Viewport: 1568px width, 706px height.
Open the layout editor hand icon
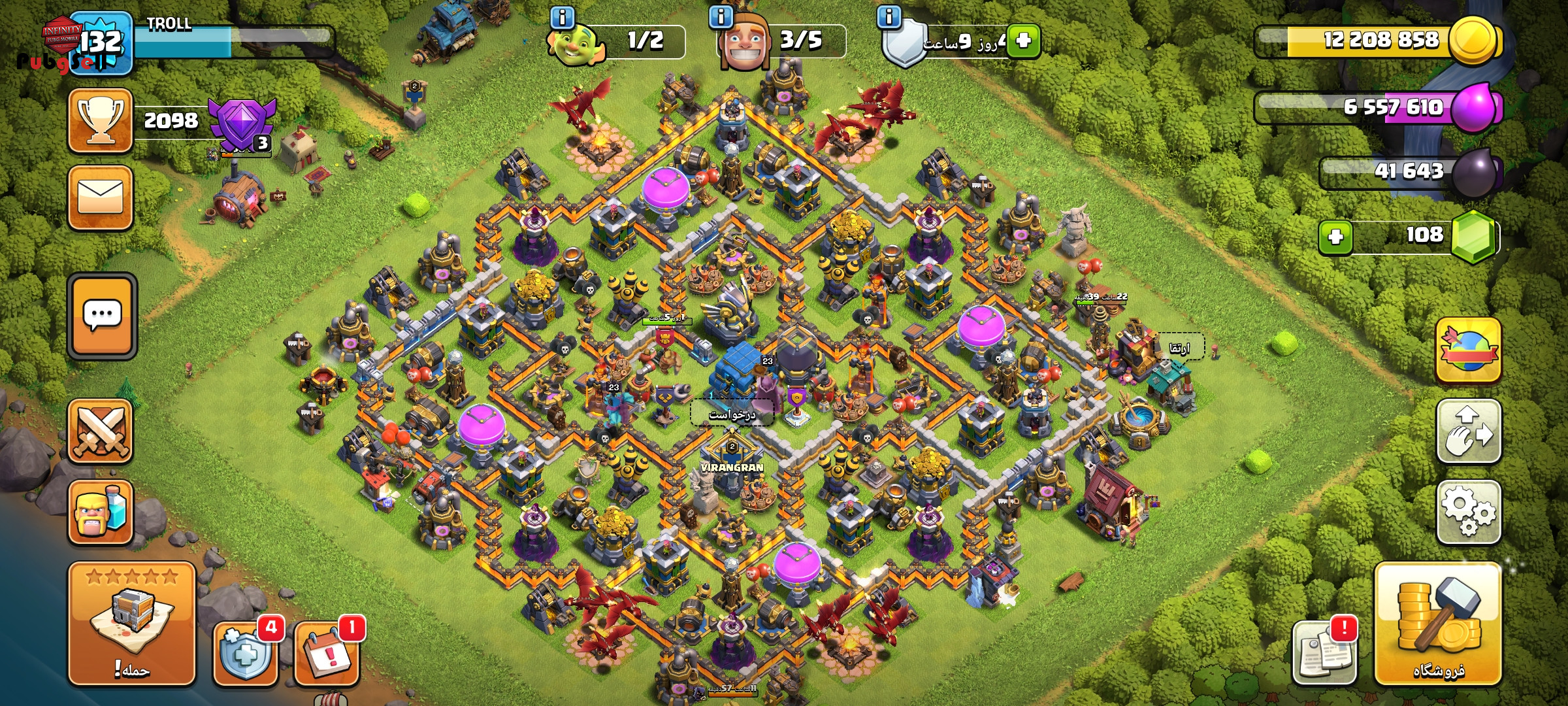click(1468, 431)
